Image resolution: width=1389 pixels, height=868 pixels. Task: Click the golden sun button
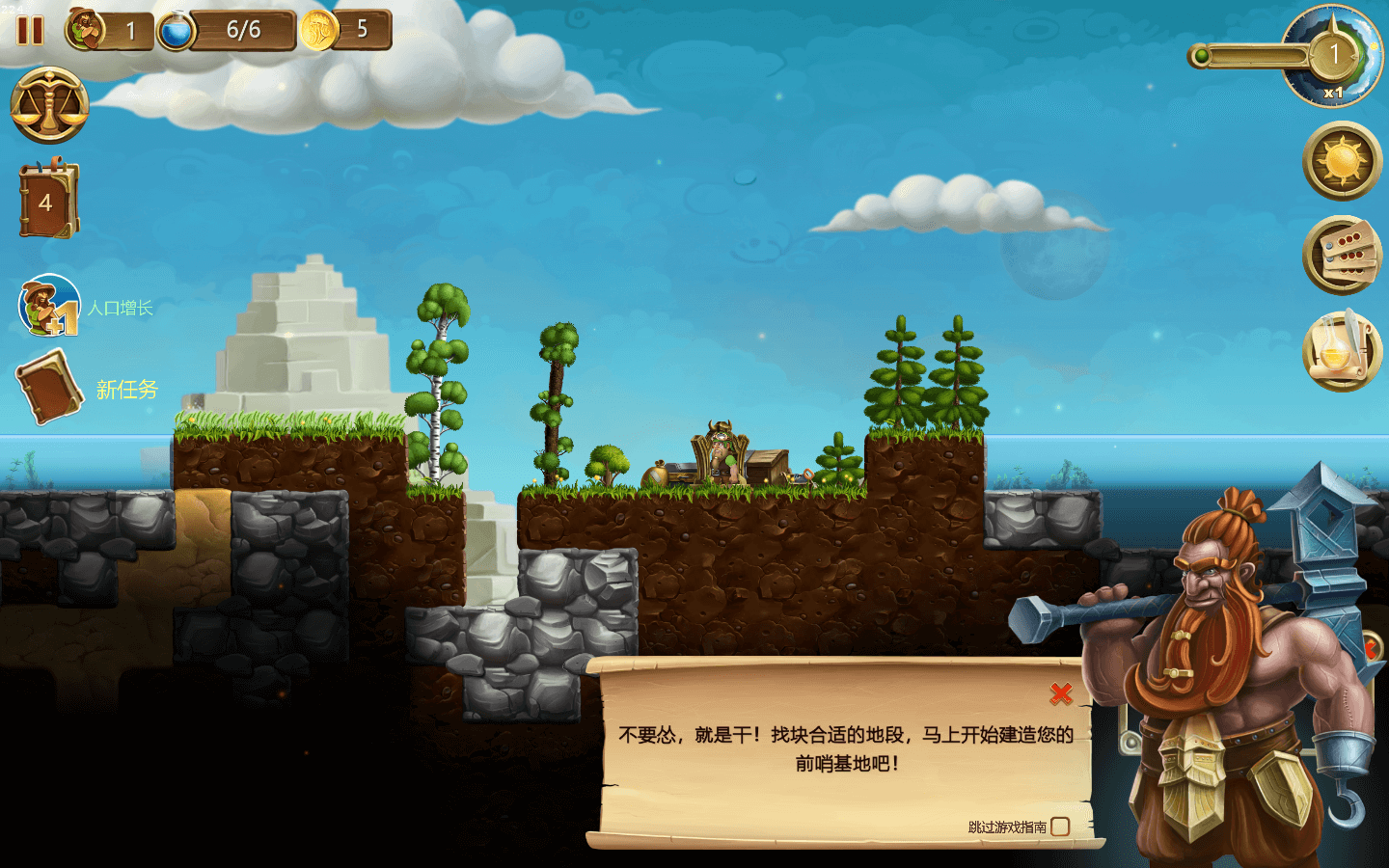pyautogui.click(x=1342, y=160)
